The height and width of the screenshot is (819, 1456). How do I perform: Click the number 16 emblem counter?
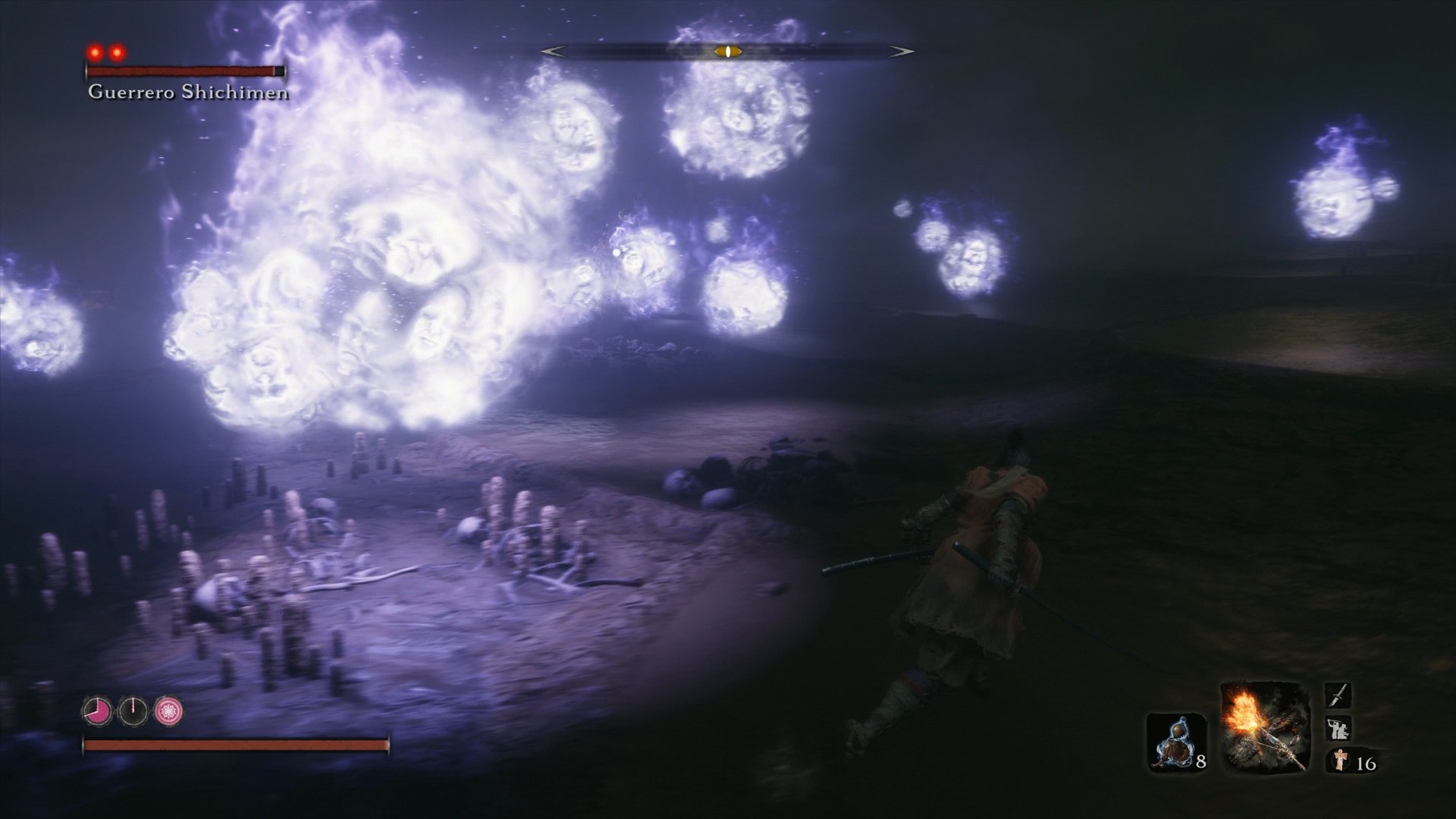coord(1366,764)
